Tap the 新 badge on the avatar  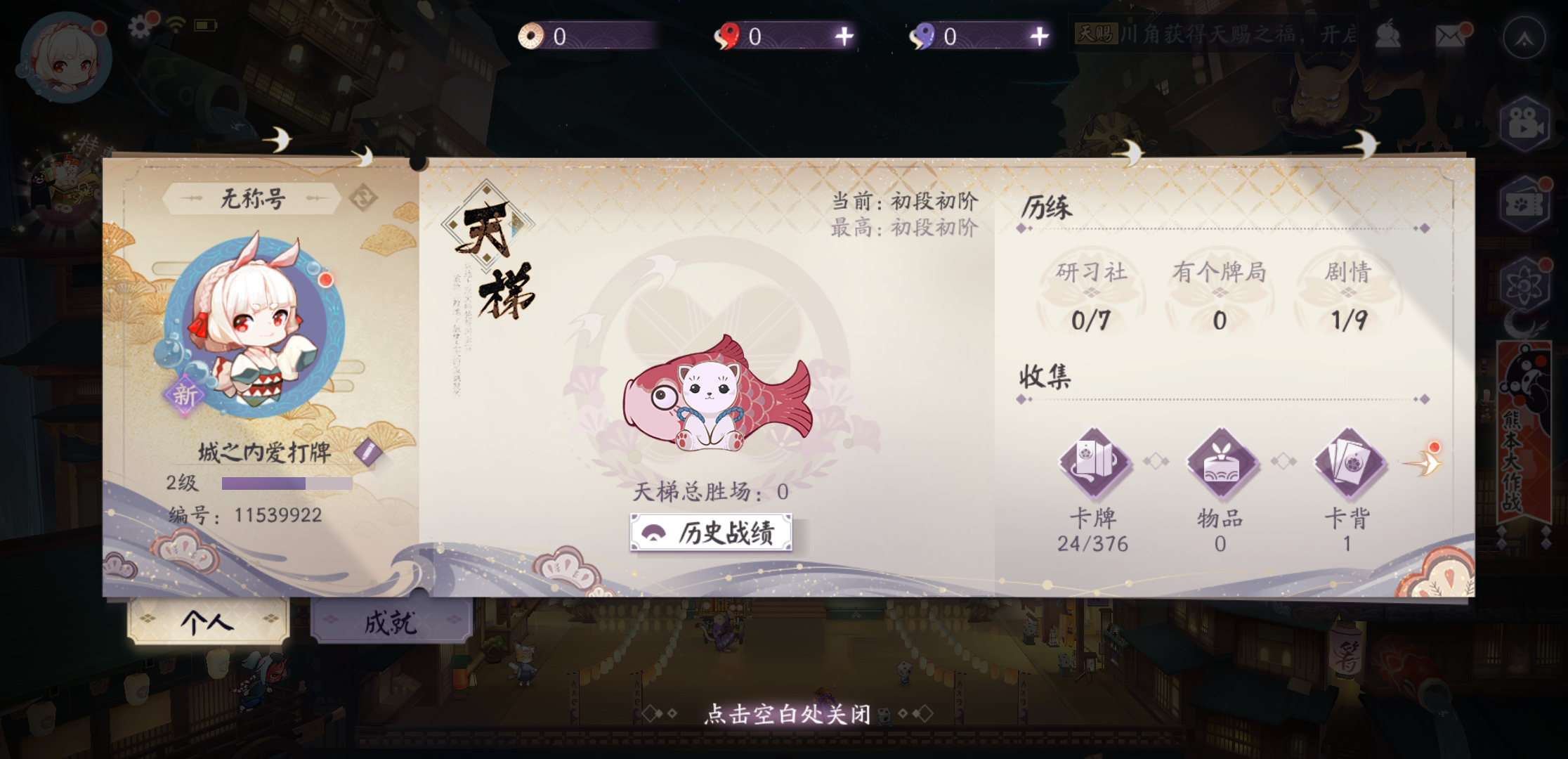click(184, 395)
